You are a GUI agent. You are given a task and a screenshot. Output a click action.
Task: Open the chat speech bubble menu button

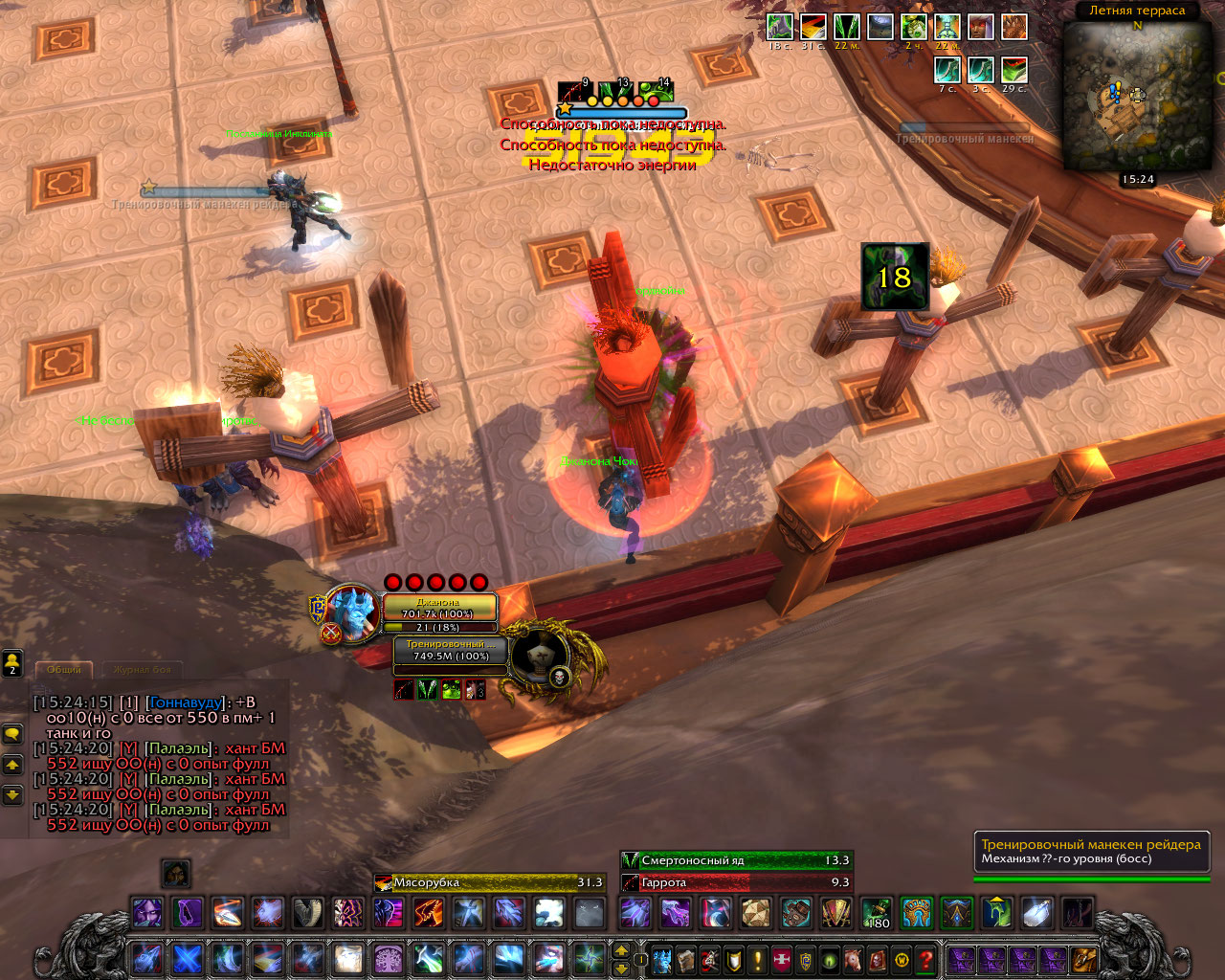click(12, 734)
